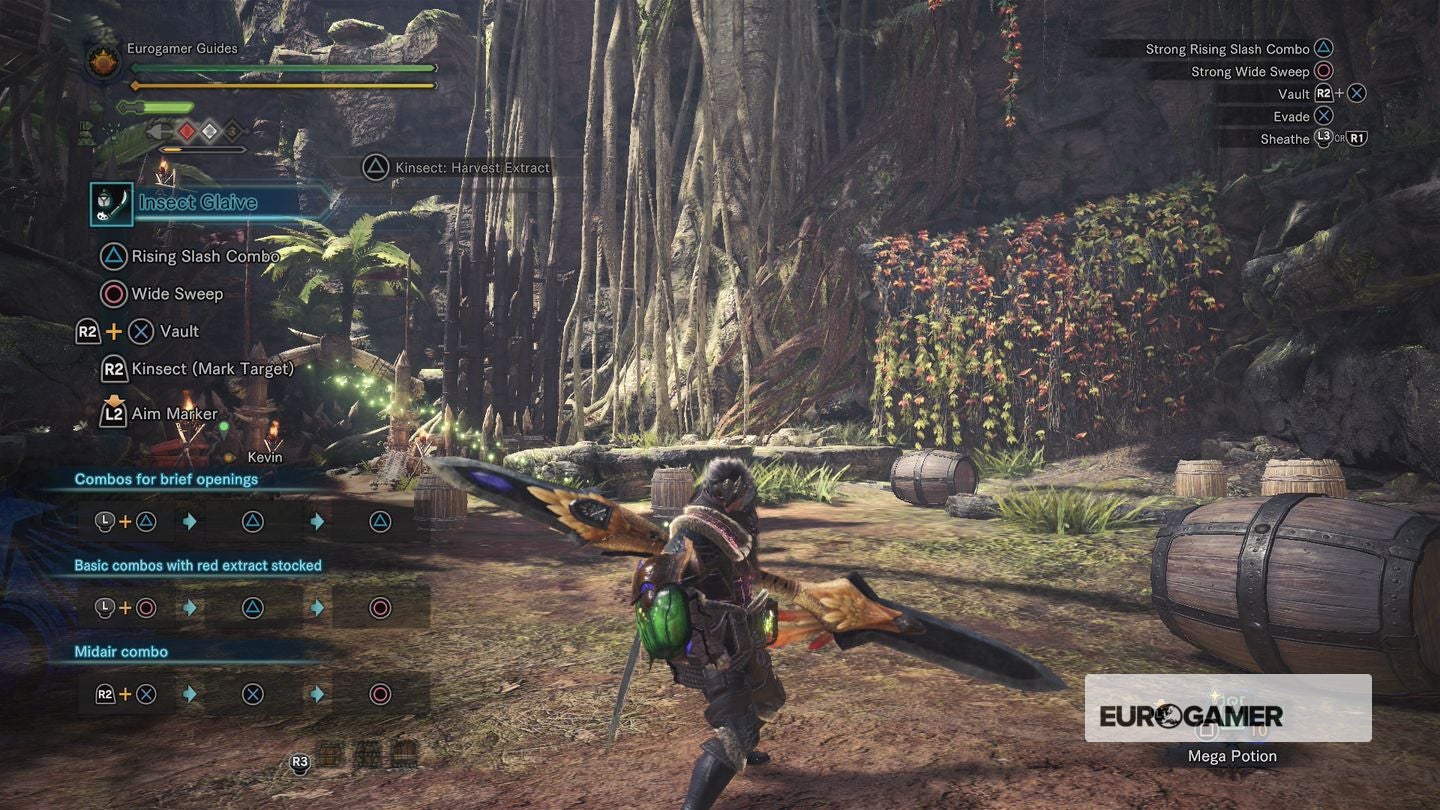Click the Triangle prompt for Kinsect: Harvest Extract
This screenshot has width=1440, height=810.
[x=377, y=168]
